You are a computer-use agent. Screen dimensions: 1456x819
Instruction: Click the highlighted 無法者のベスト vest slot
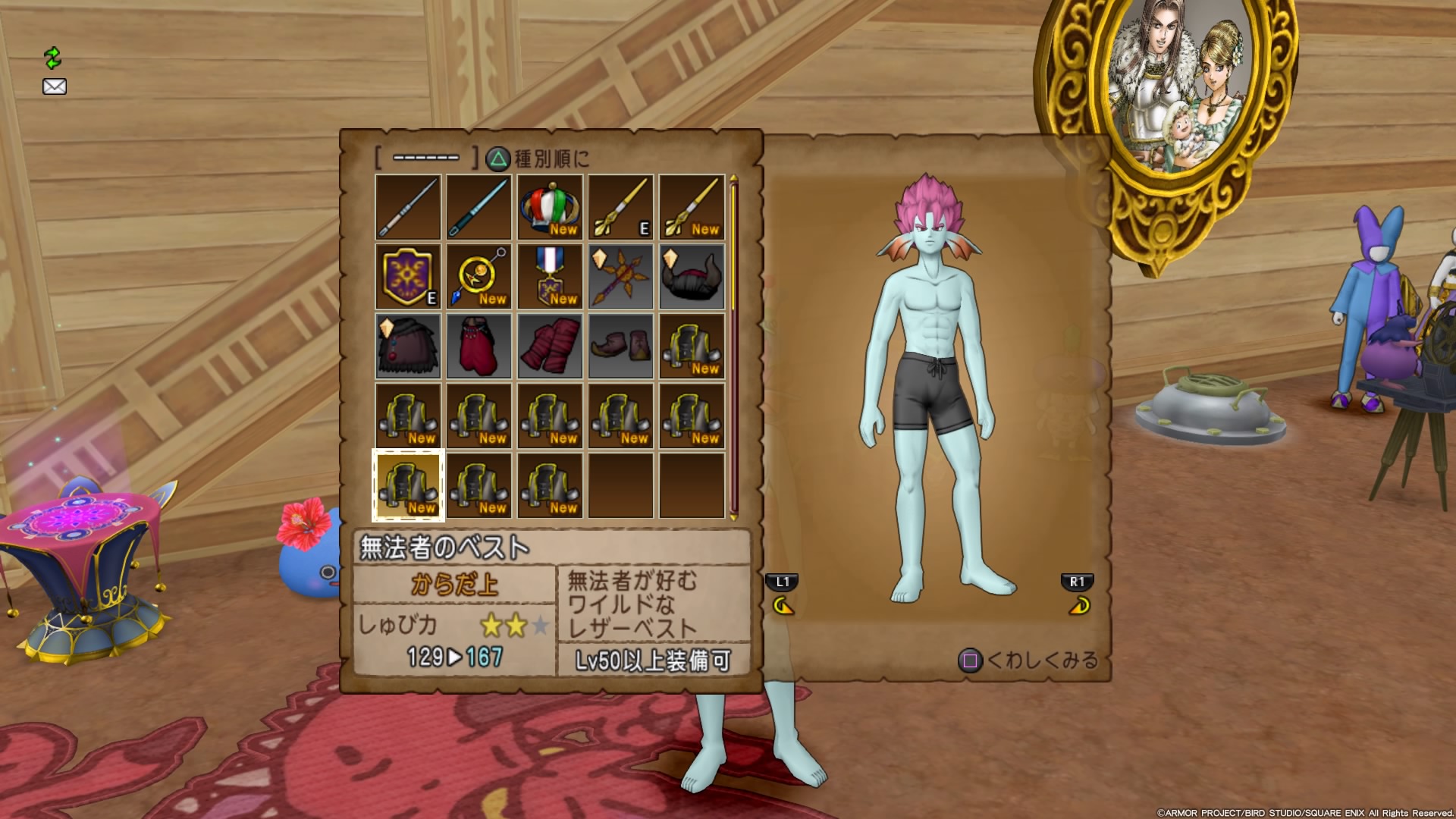tap(408, 486)
